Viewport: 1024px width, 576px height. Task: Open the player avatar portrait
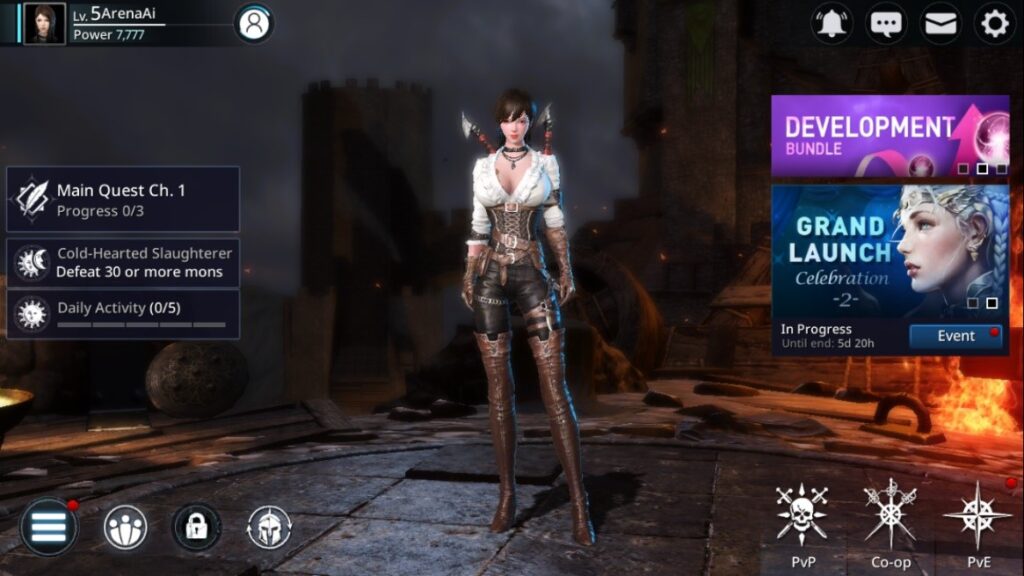click(44, 23)
